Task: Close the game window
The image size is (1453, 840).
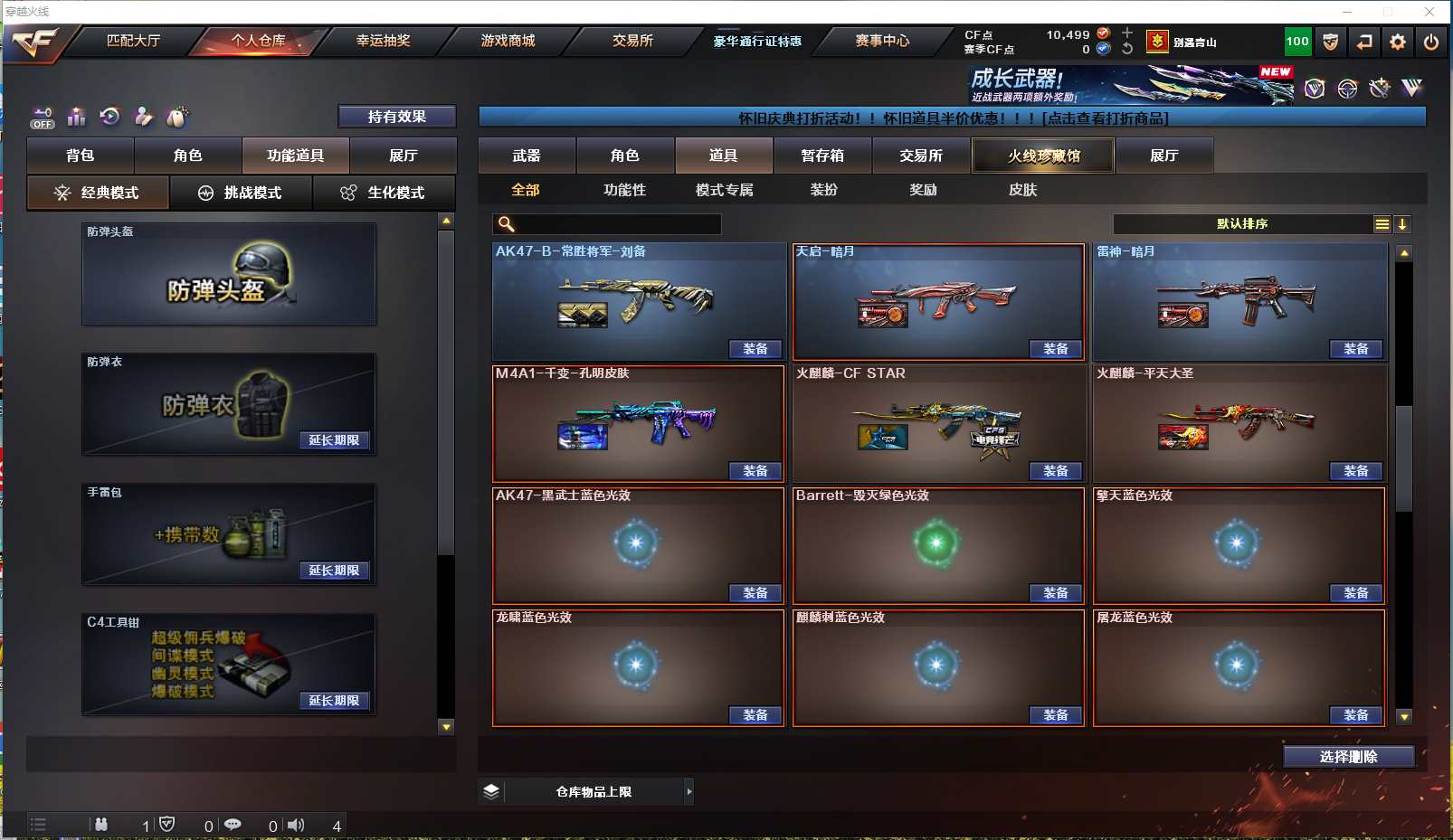Action: click(1429, 12)
